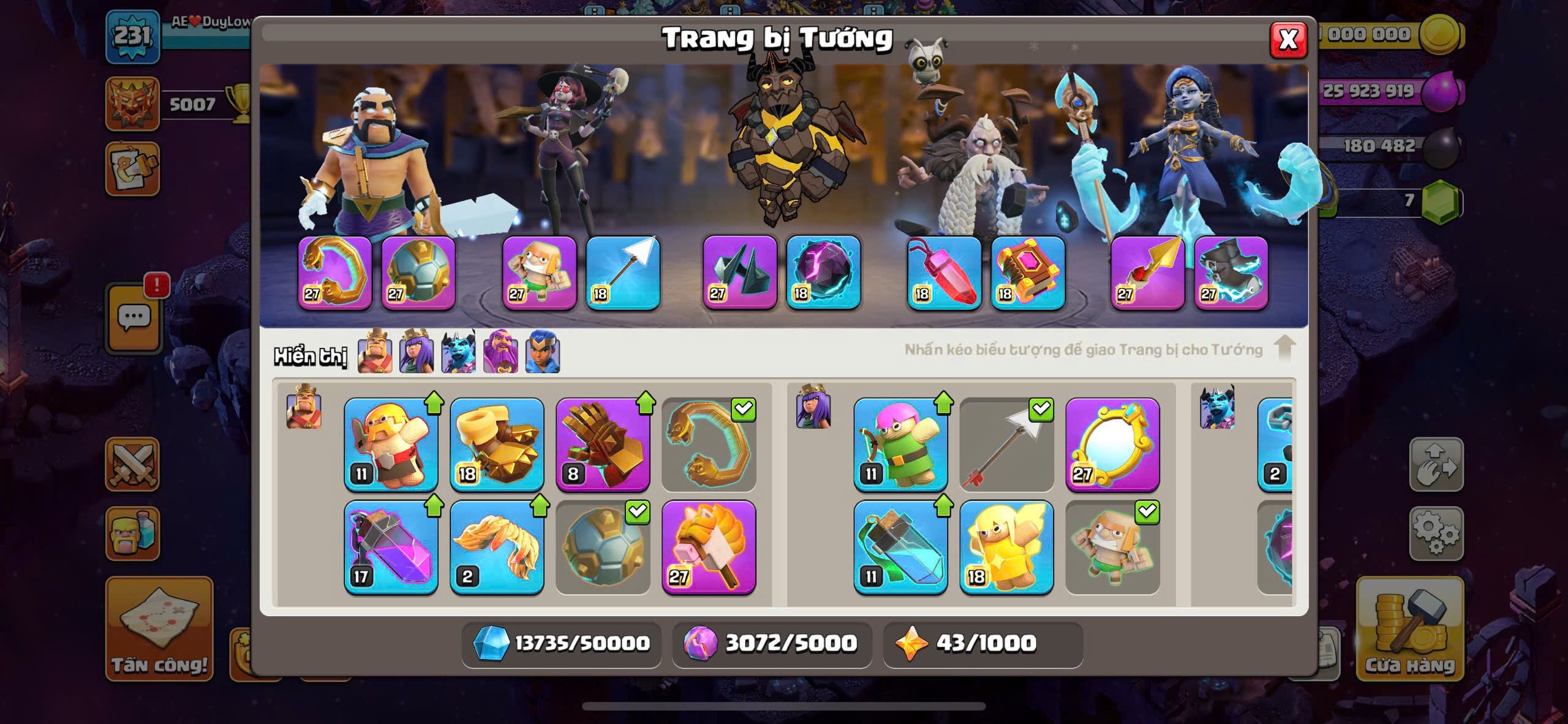Select the Spiky Ball equipment
This screenshot has height=724, width=1568.
603,548
